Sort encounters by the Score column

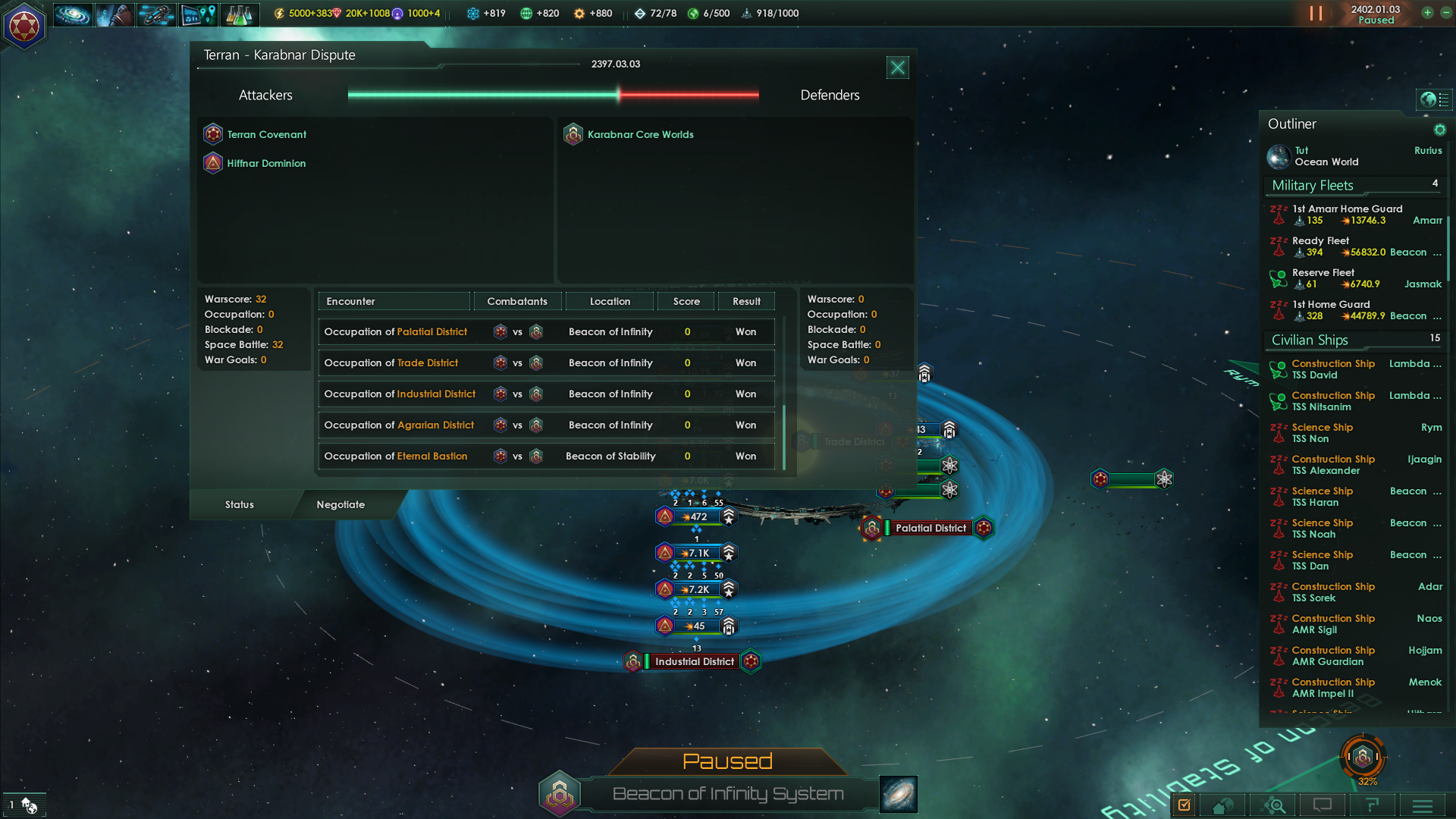686,301
